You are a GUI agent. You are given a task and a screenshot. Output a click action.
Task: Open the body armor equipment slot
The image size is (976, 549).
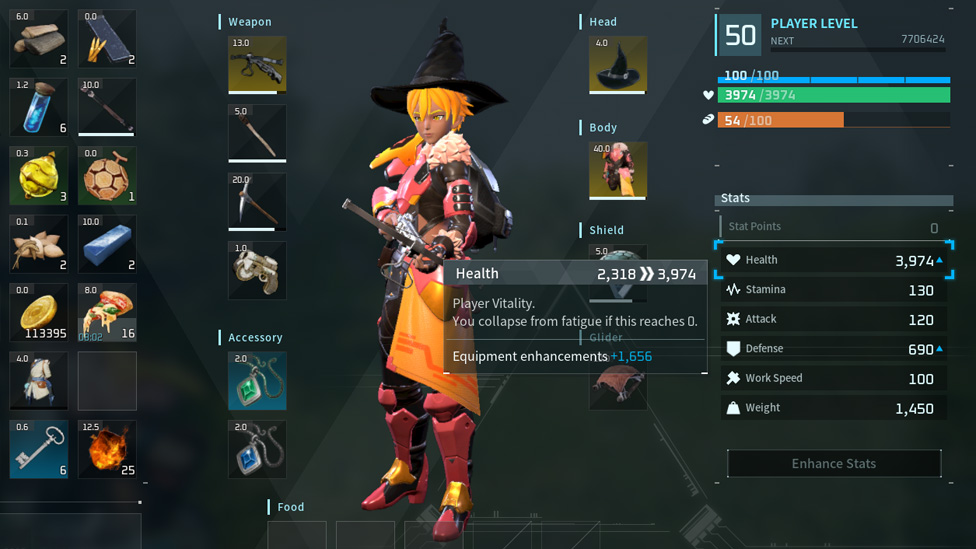tap(618, 170)
